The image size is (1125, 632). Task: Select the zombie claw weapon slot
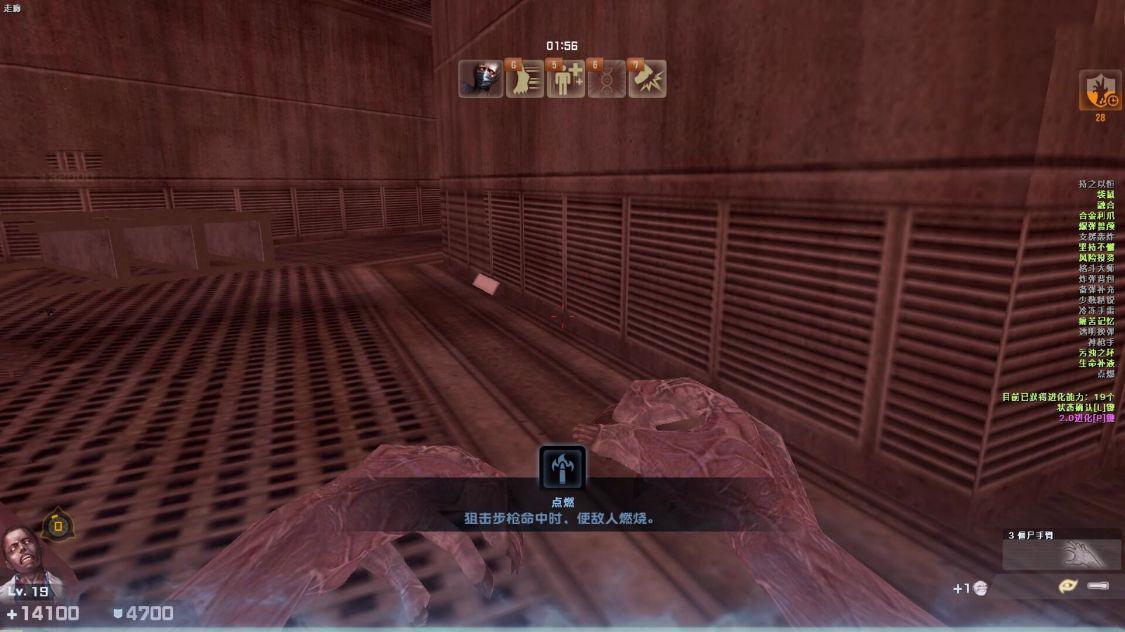coord(1061,554)
